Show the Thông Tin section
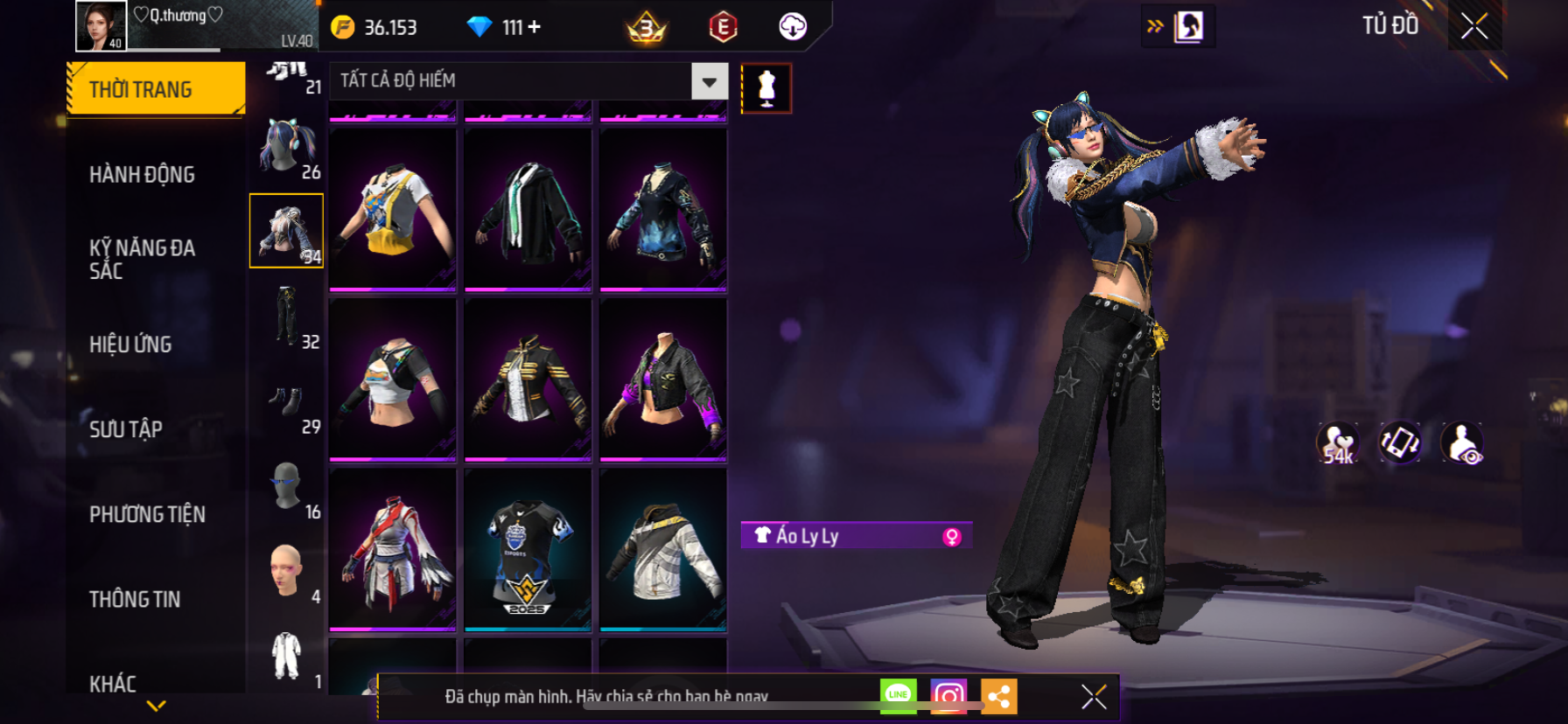This screenshot has height=724, width=1568. click(x=135, y=599)
